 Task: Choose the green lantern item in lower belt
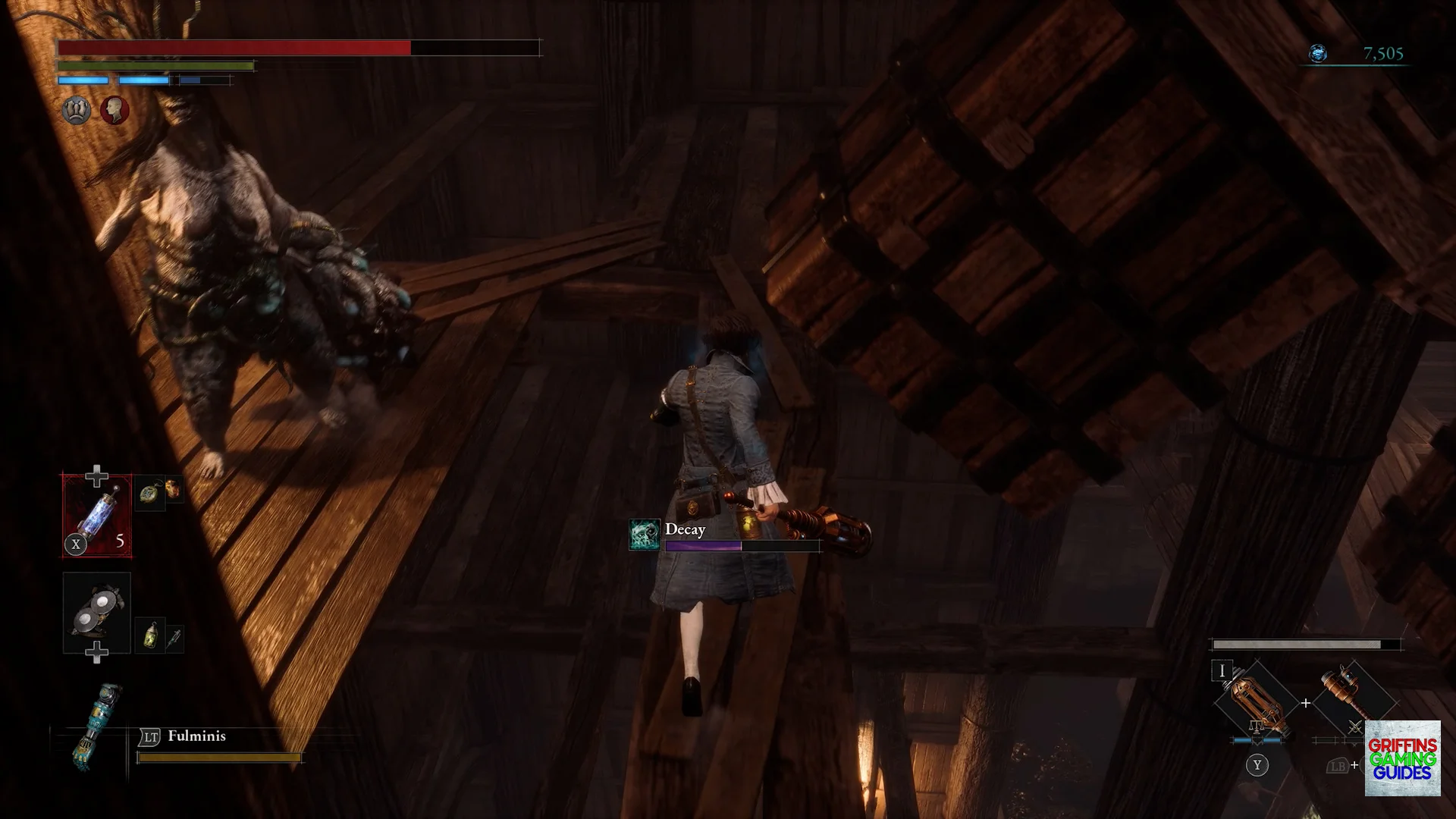(x=151, y=635)
